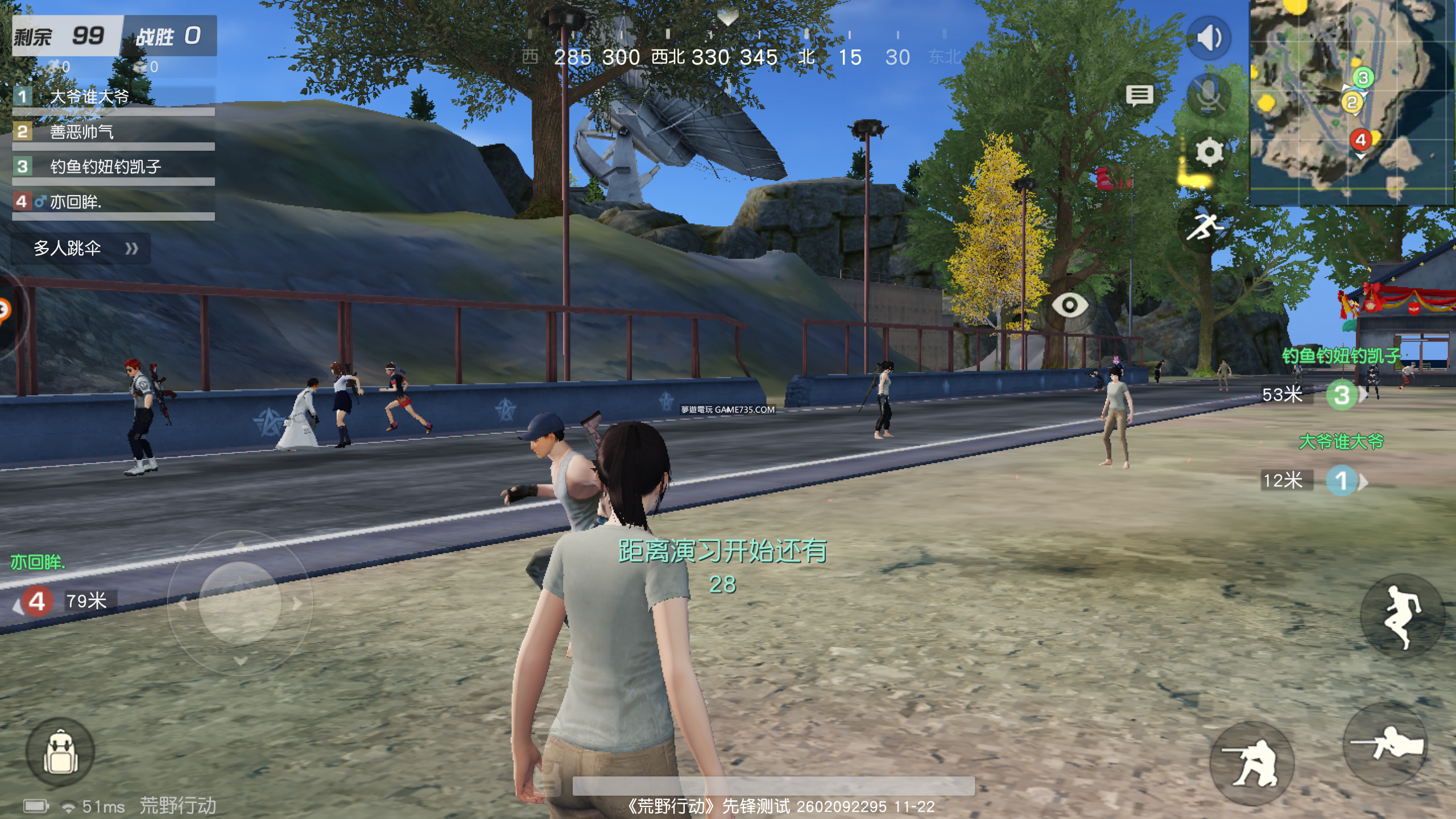
Task: Open the chat message panel
Action: click(1139, 96)
